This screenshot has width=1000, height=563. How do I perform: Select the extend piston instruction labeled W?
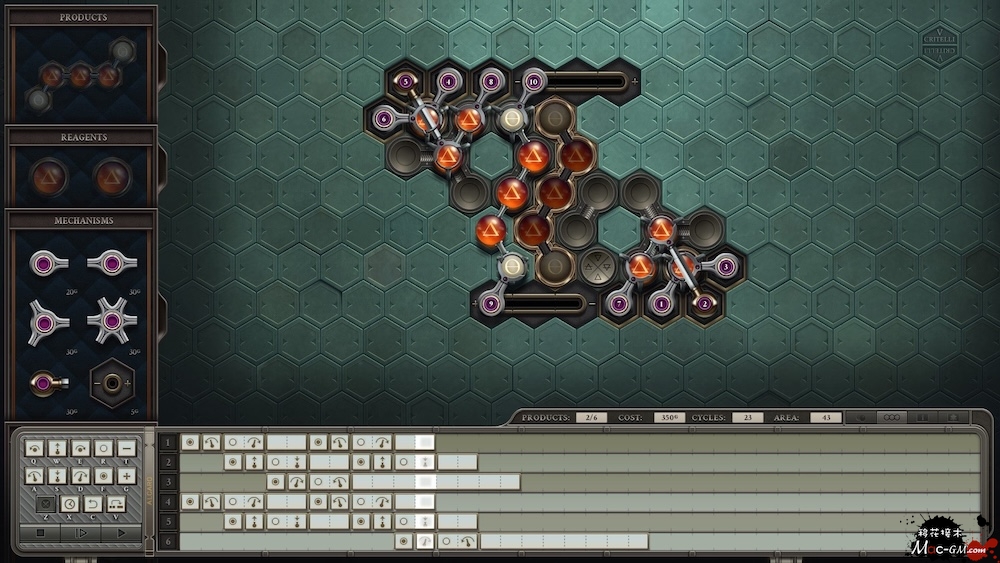[58, 449]
